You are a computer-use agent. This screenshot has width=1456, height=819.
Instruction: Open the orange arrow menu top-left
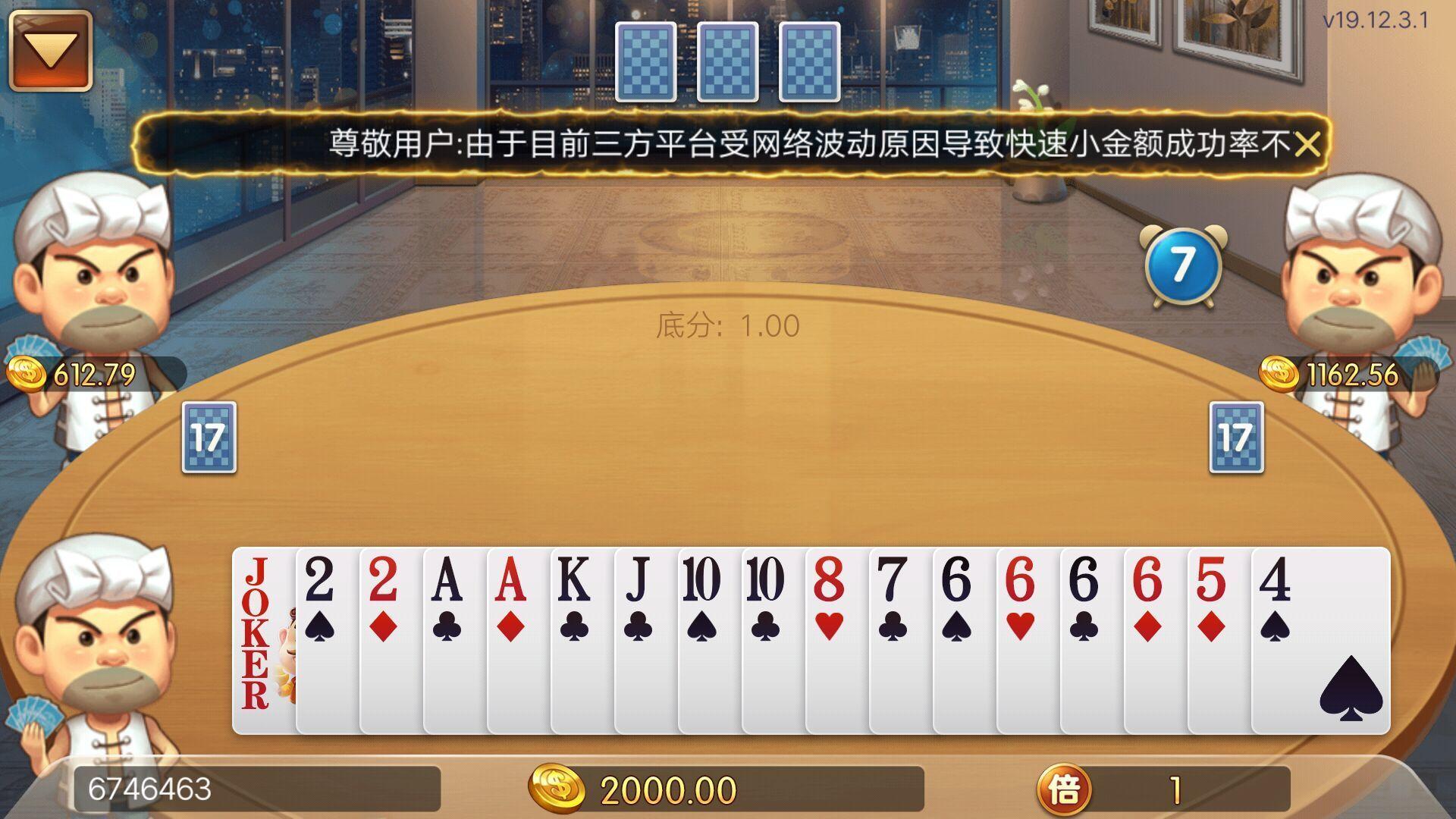50,52
